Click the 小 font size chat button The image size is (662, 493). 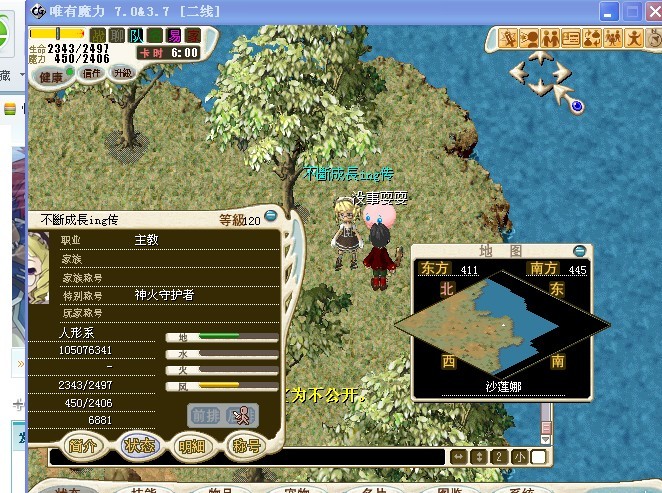[x=519, y=457]
